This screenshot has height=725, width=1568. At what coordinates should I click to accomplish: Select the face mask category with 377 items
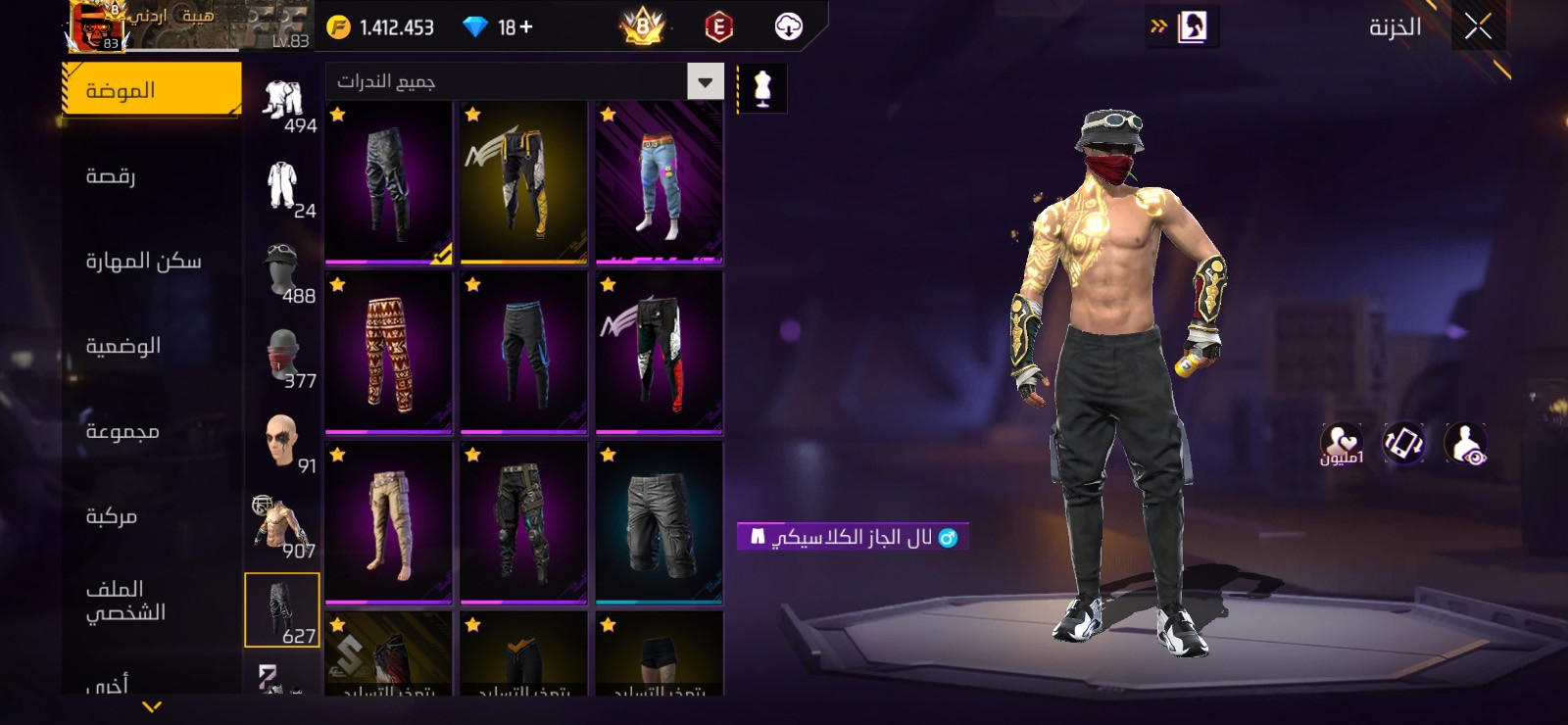283,357
